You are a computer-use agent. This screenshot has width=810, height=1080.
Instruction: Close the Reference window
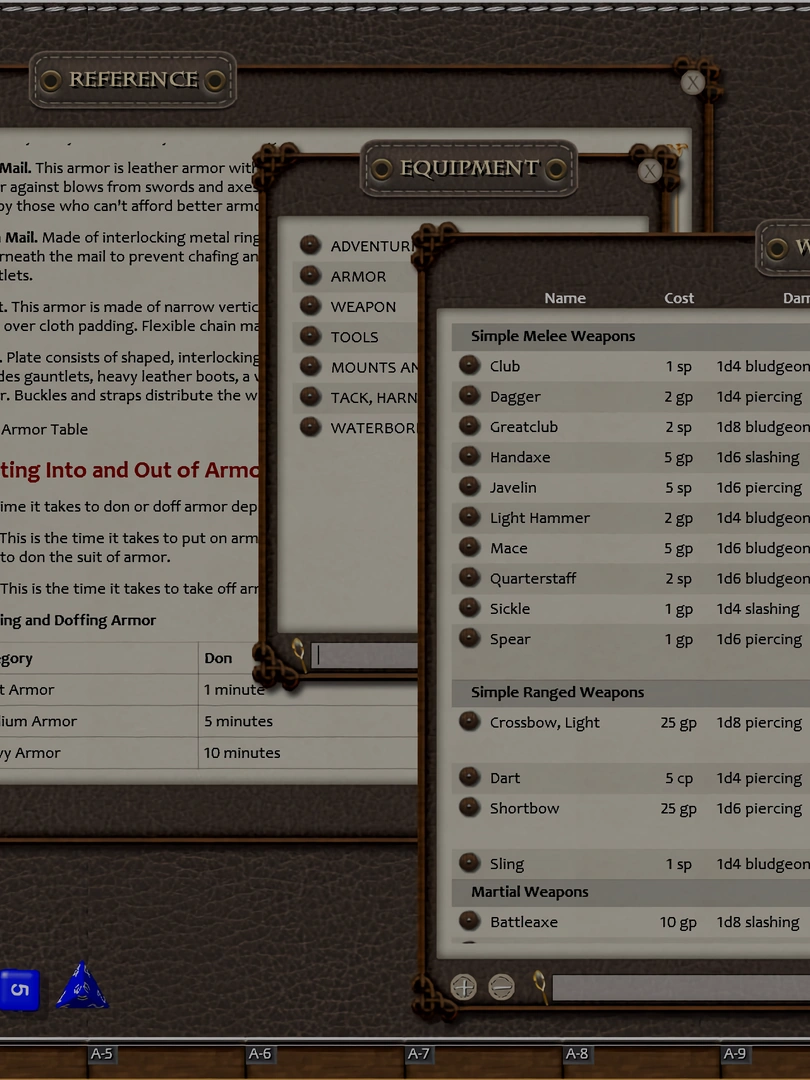pos(692,83)
